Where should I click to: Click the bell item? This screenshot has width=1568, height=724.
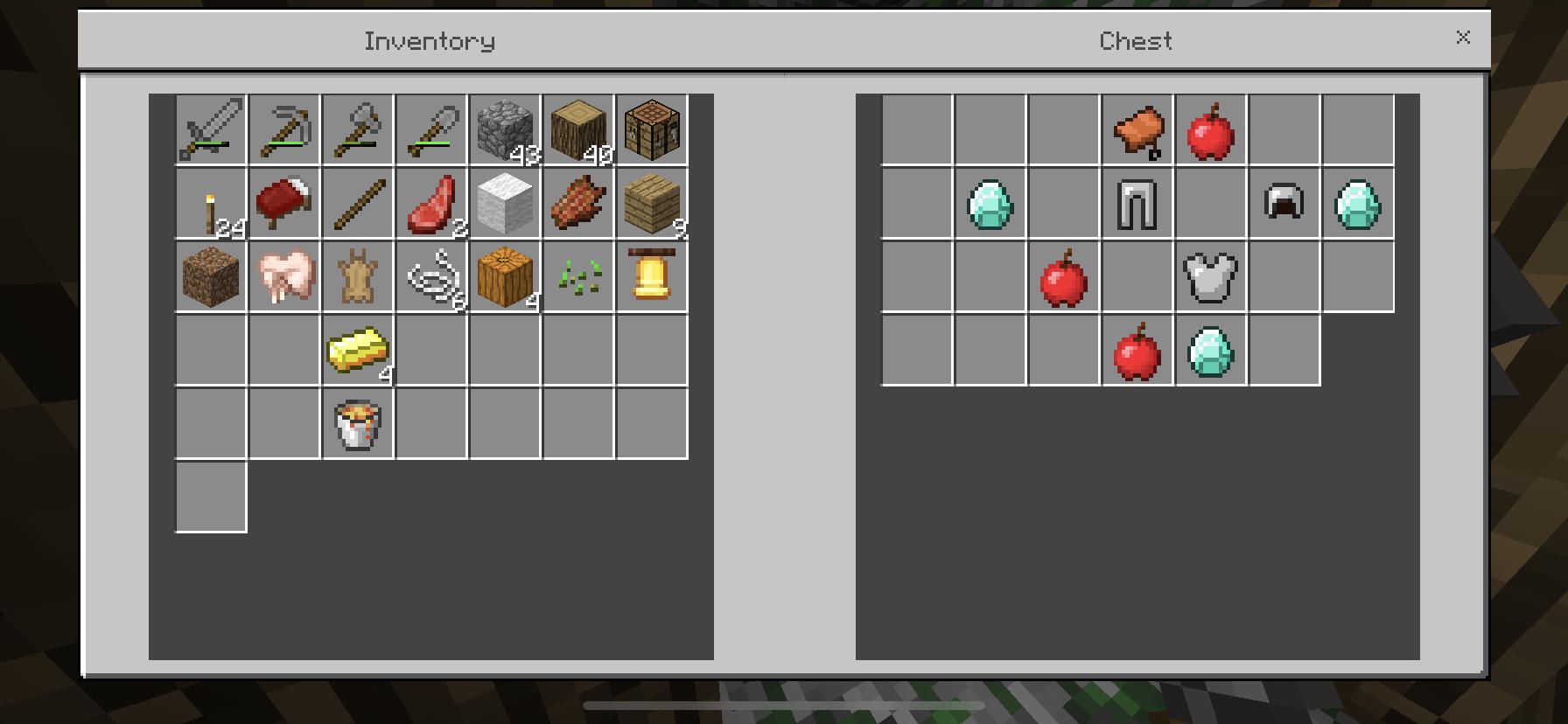click(651, 276)
